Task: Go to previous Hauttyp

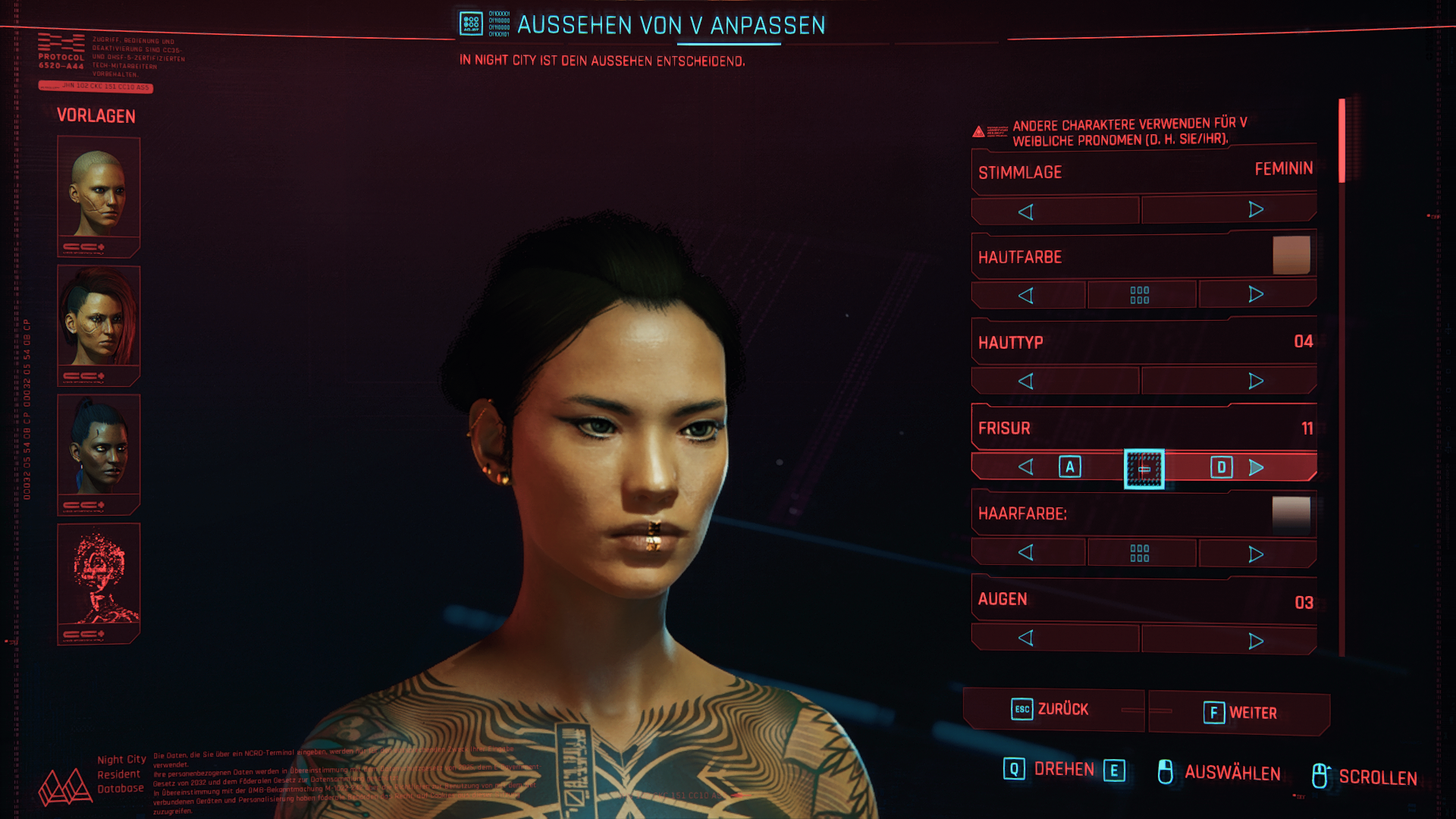Action: pos(1026,381)
